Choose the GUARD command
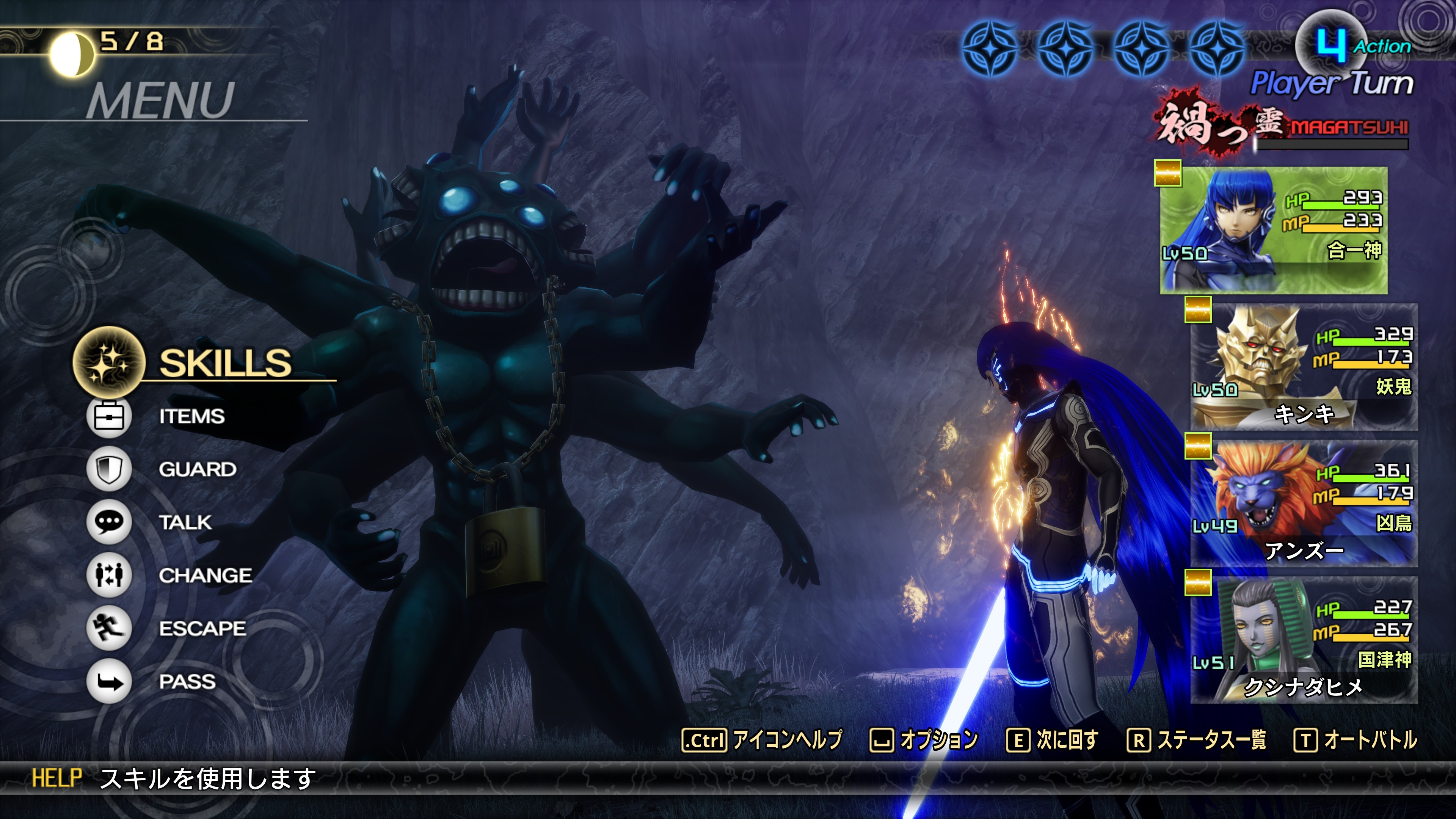1456x819 pixels. pyautogui.click(x=197, y=469)
